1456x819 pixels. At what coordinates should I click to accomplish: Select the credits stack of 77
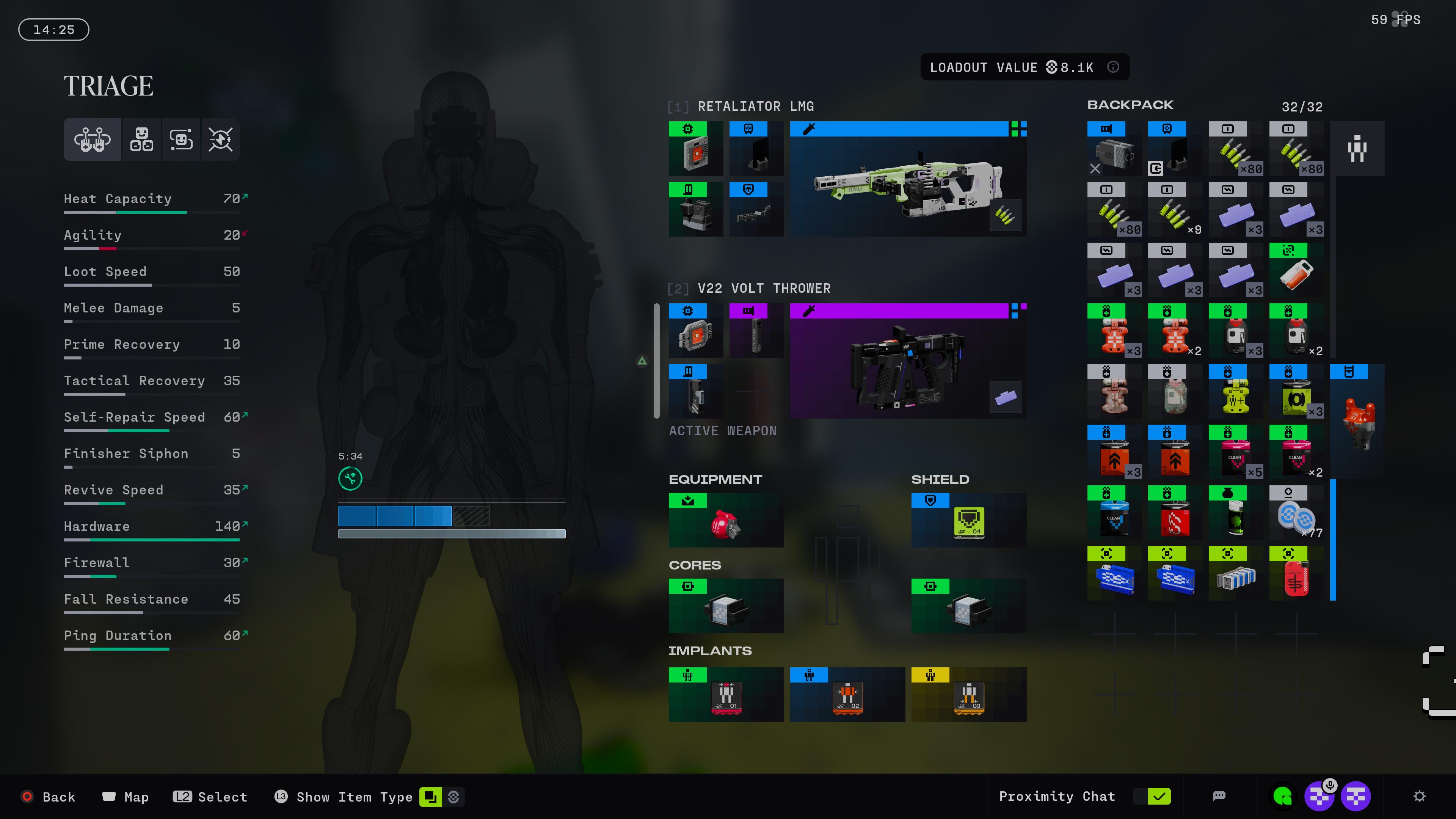[x=1296, y=513]
